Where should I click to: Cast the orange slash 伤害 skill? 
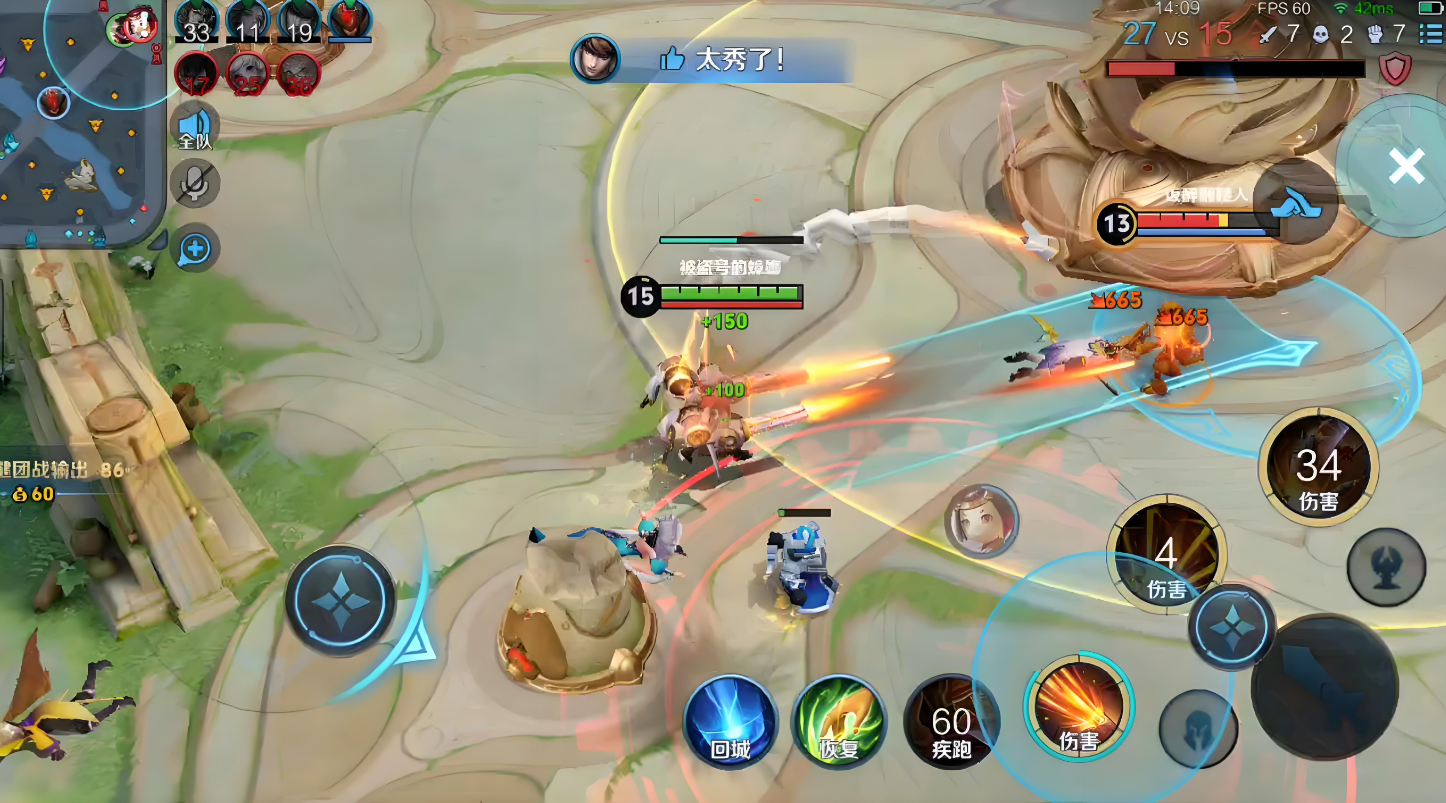tap(1078, 708)
